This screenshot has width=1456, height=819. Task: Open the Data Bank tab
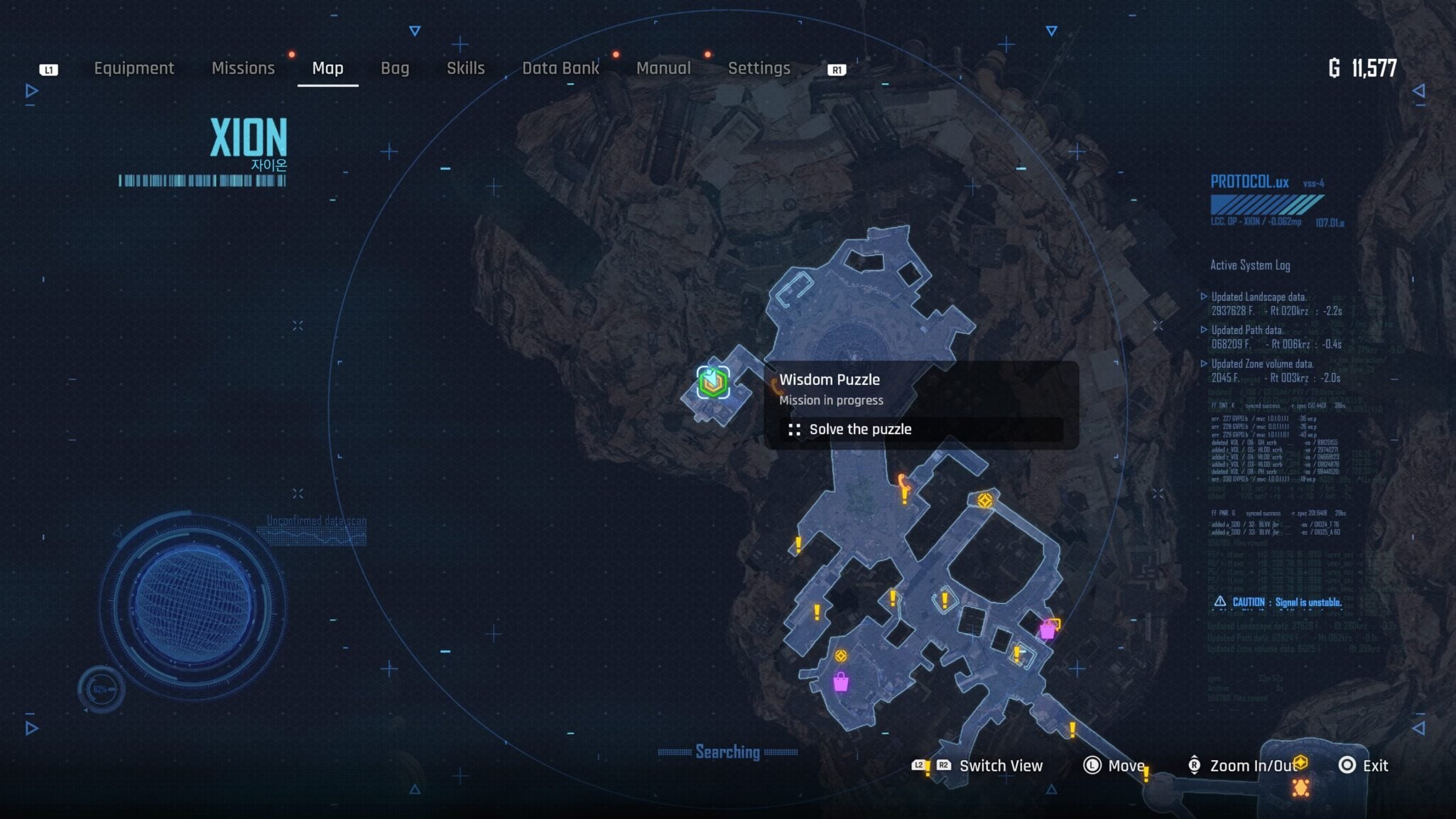[x=560, y=68]
